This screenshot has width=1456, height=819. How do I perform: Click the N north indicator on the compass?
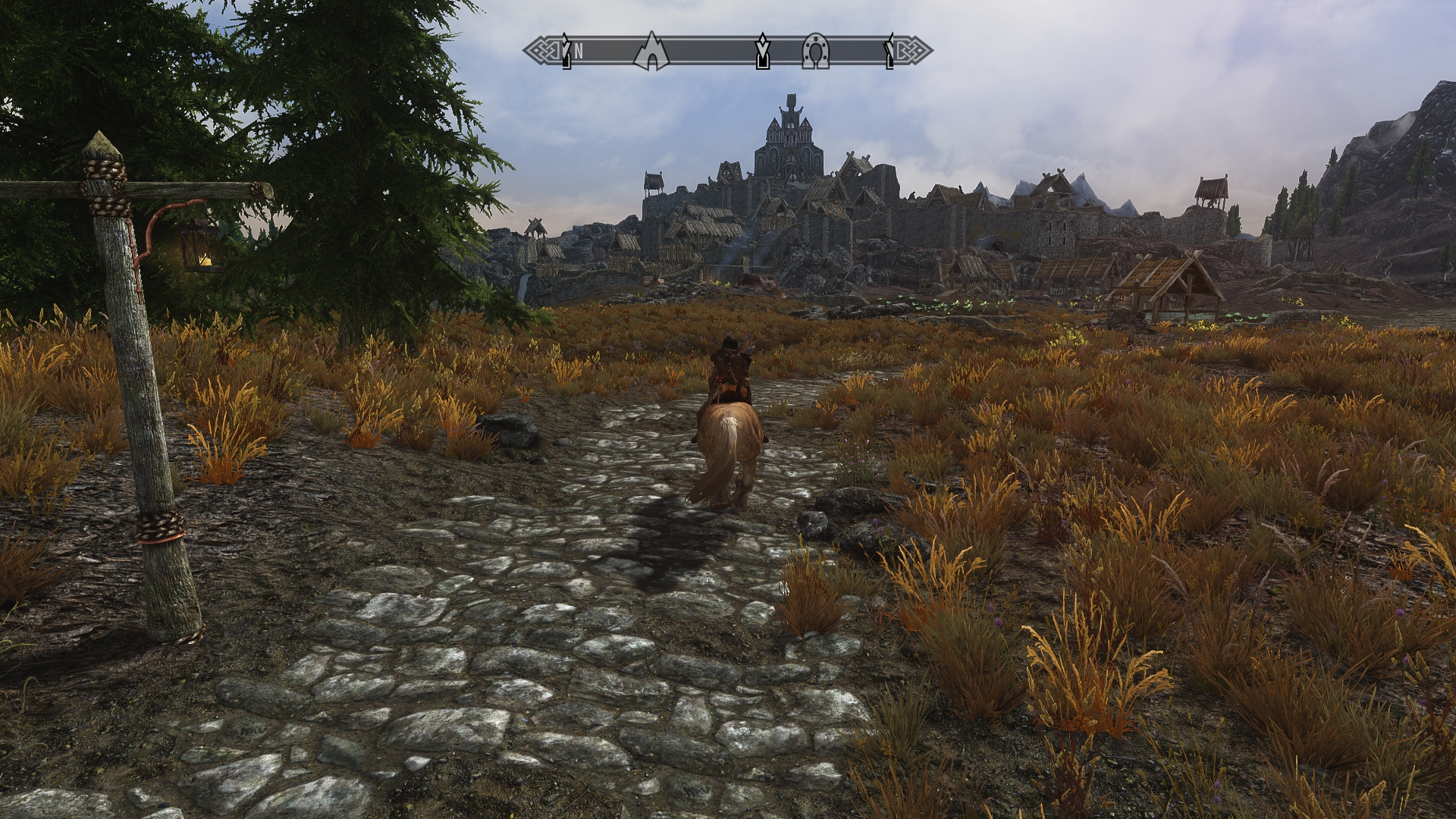579,52
